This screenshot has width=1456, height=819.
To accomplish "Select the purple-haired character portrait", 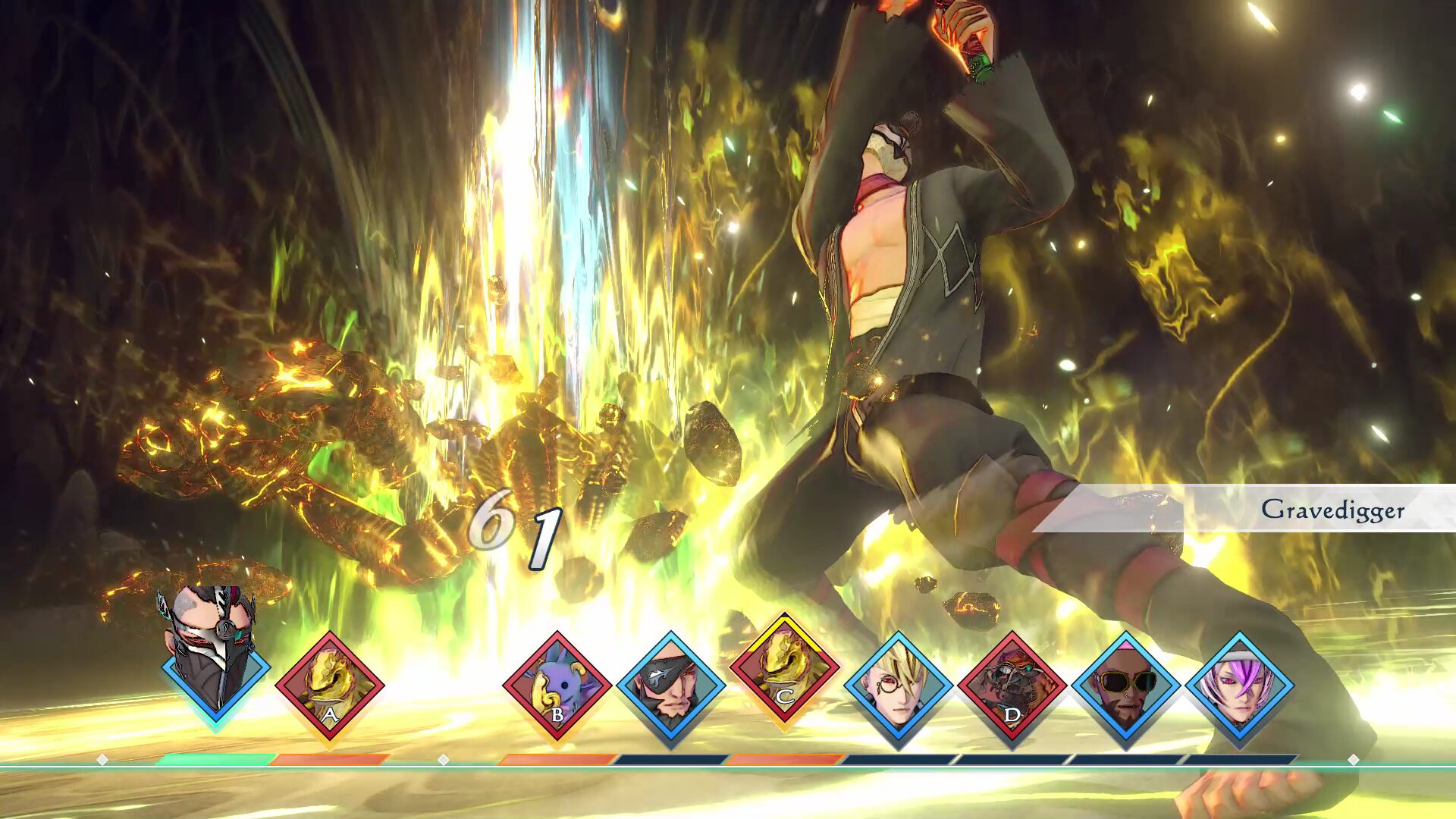I will (1240, 686).
